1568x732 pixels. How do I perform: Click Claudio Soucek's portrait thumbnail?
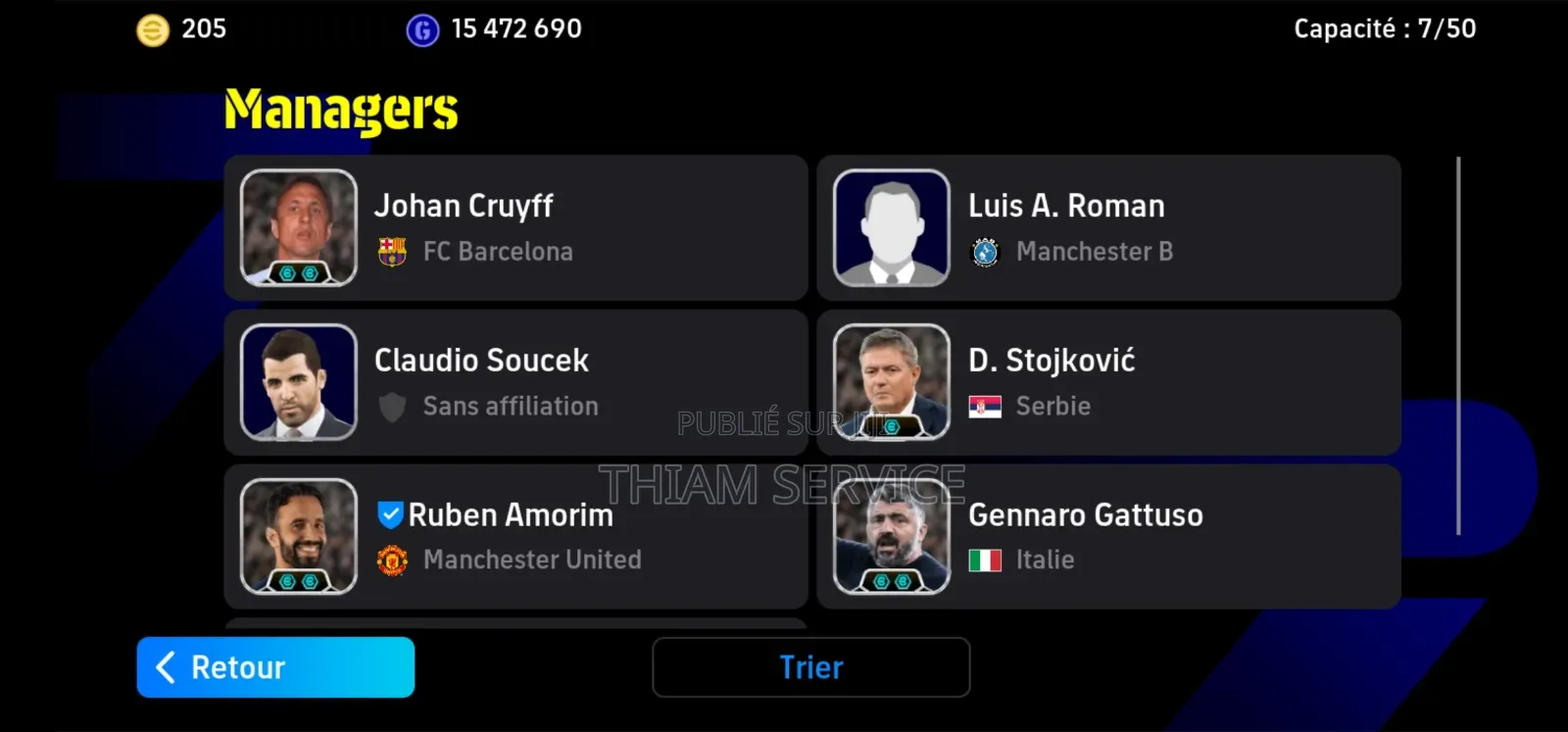pos(298,380)
